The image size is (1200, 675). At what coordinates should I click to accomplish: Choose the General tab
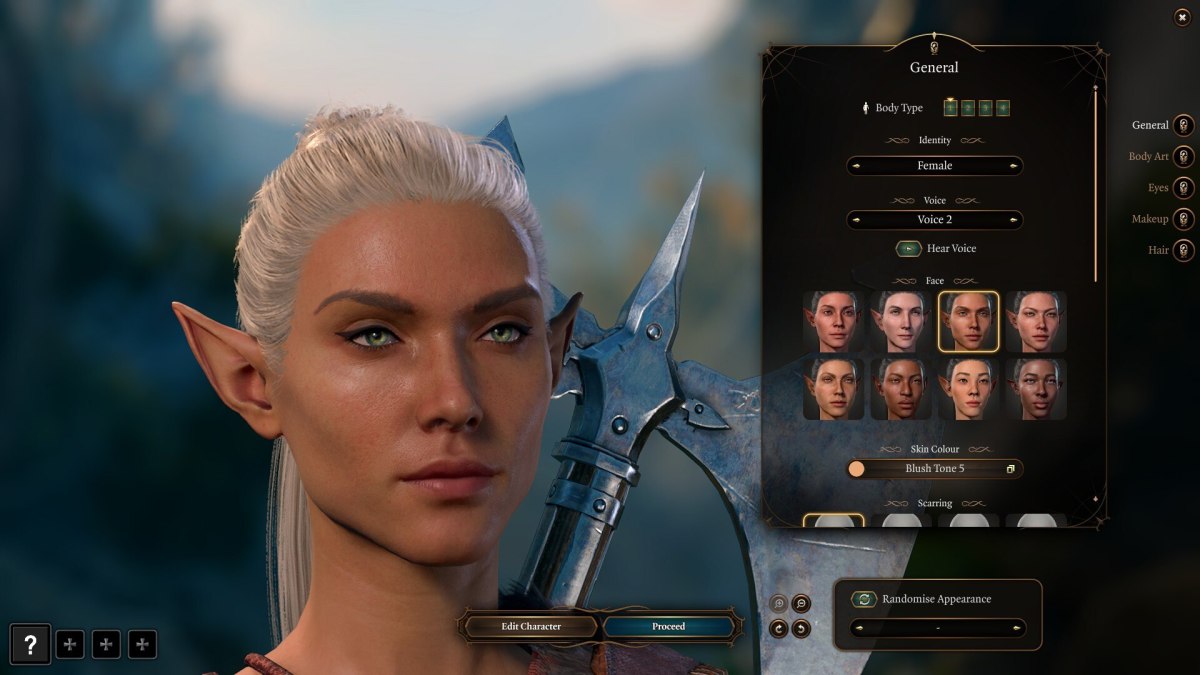pyautogui.click(x=1184, y=126)
